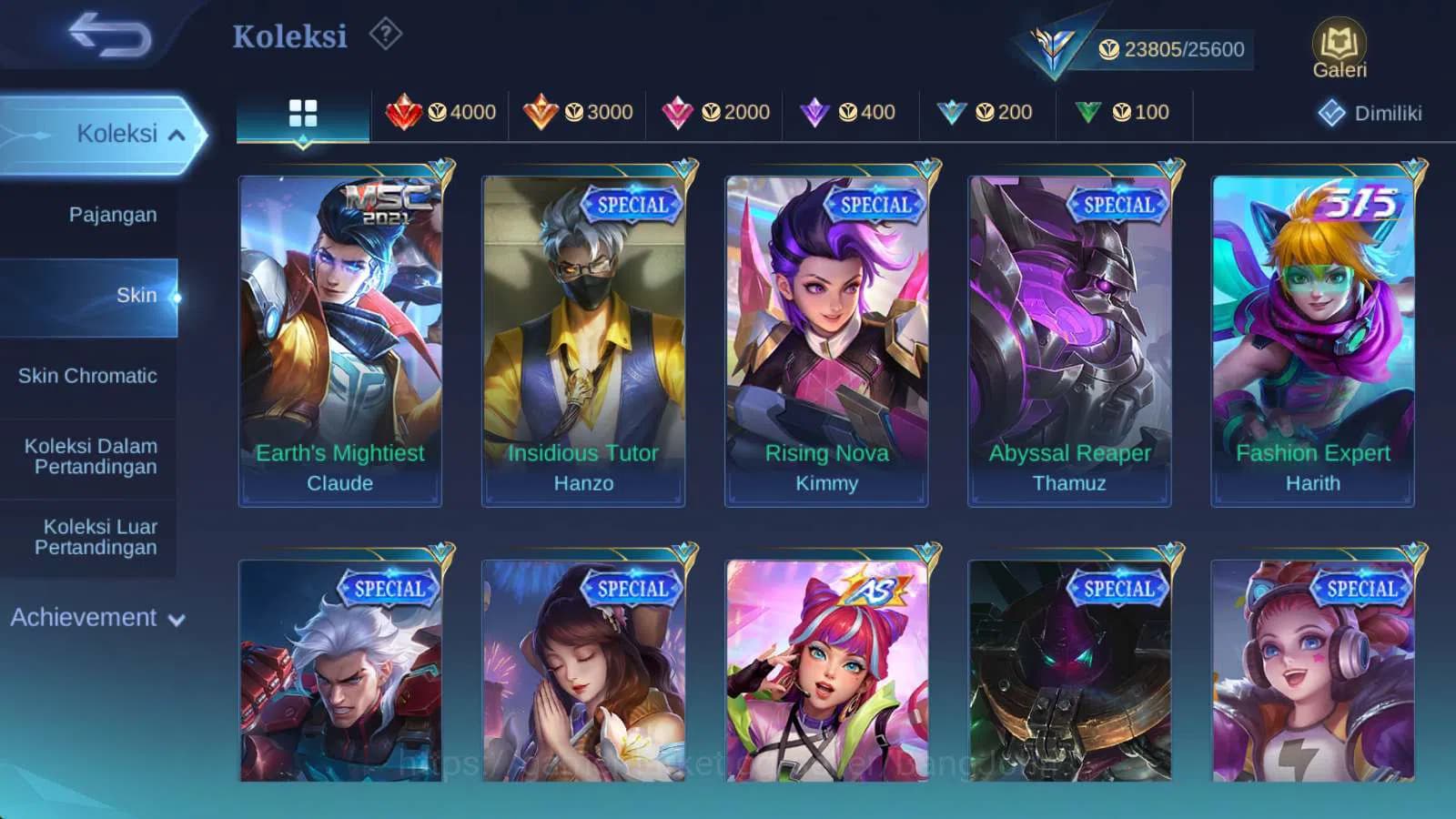Click the 23805/25600 currency progress display

point(1172,49)
